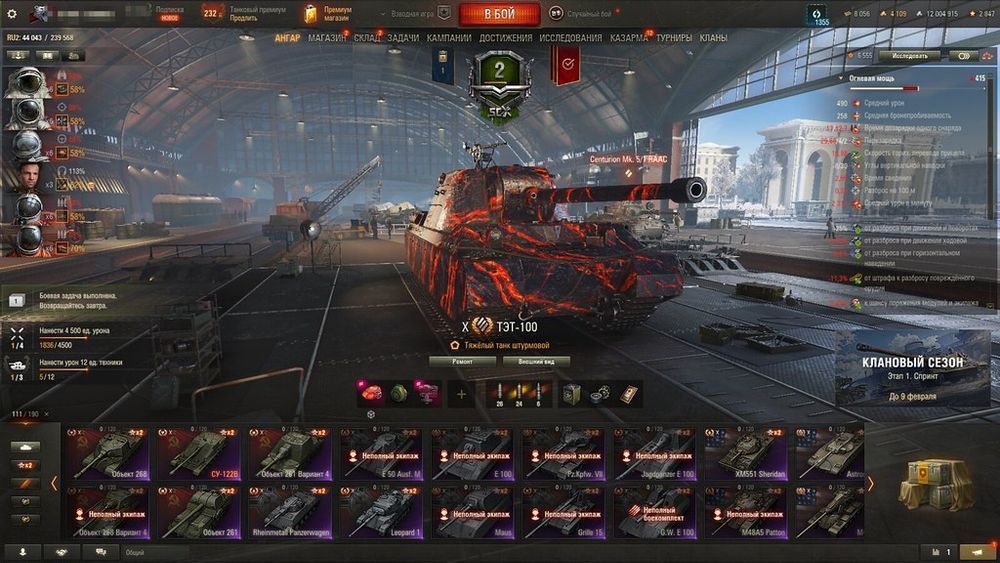Open the ИССЛЕДОВАНИЯ research tab
The height and width of the screenshot is (563, 1000).
(x=571, y=38)
